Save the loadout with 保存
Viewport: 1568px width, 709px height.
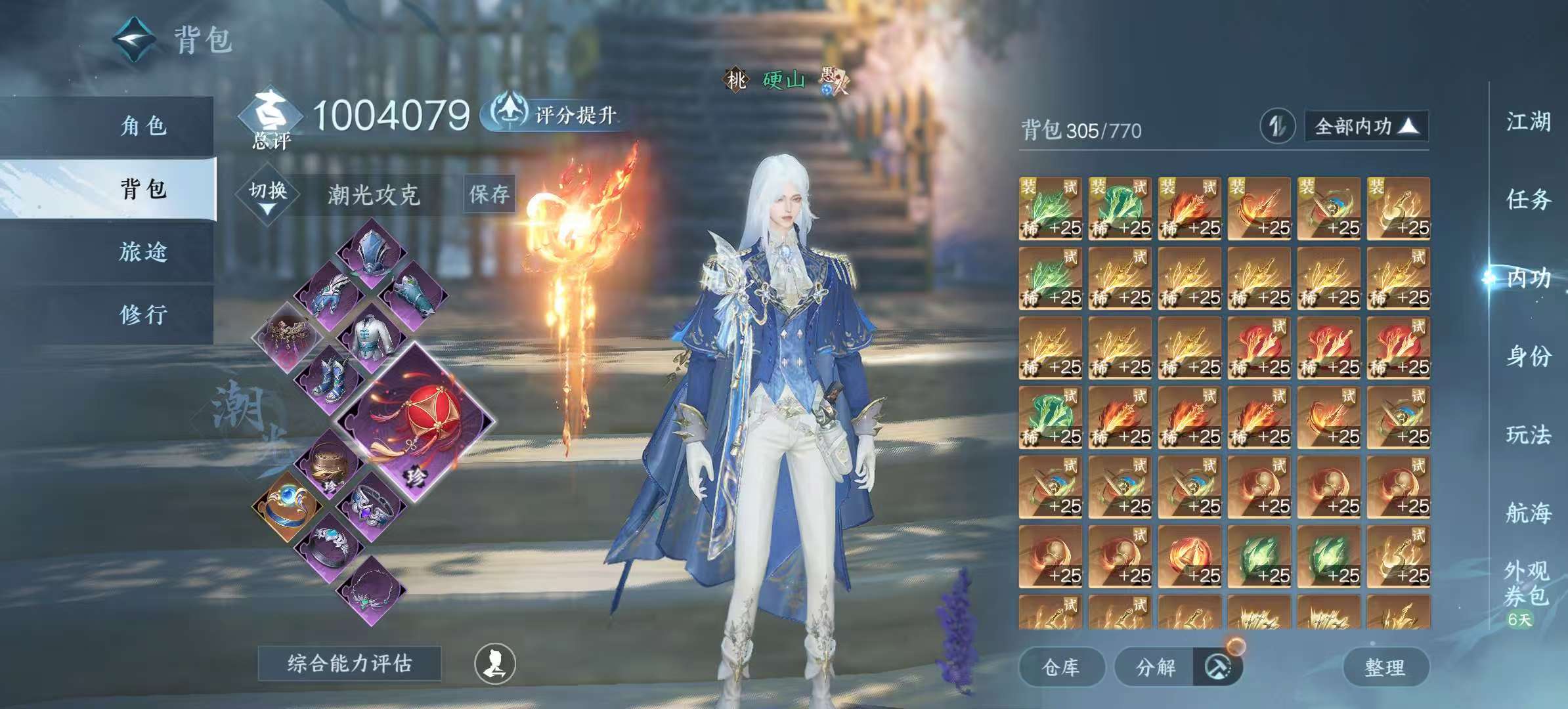click(489, 194)
